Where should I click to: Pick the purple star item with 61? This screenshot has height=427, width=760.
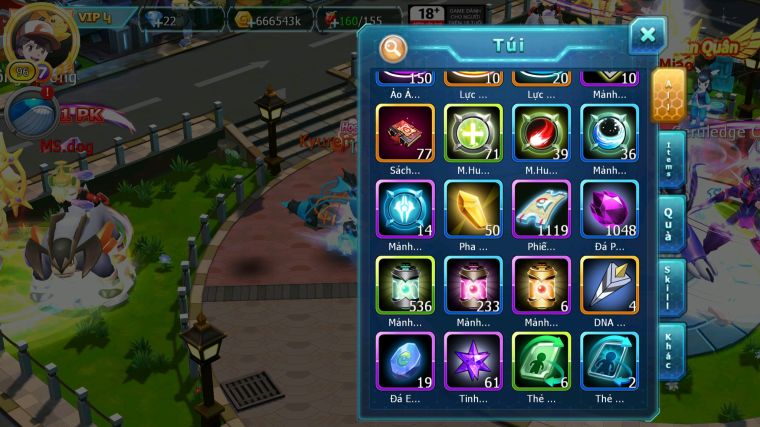(x=473, y=361)
